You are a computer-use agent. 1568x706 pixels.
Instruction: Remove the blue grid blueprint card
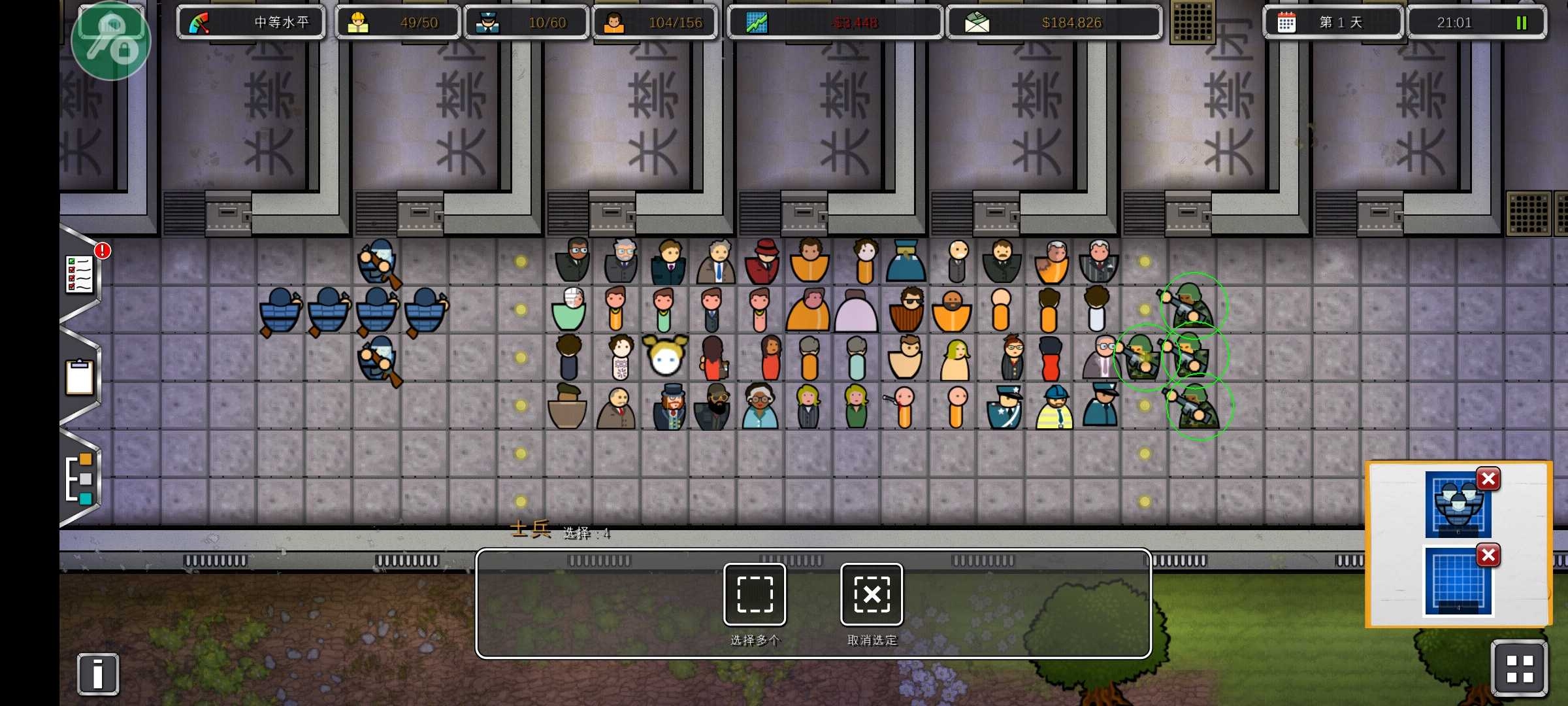(1488, 556)
